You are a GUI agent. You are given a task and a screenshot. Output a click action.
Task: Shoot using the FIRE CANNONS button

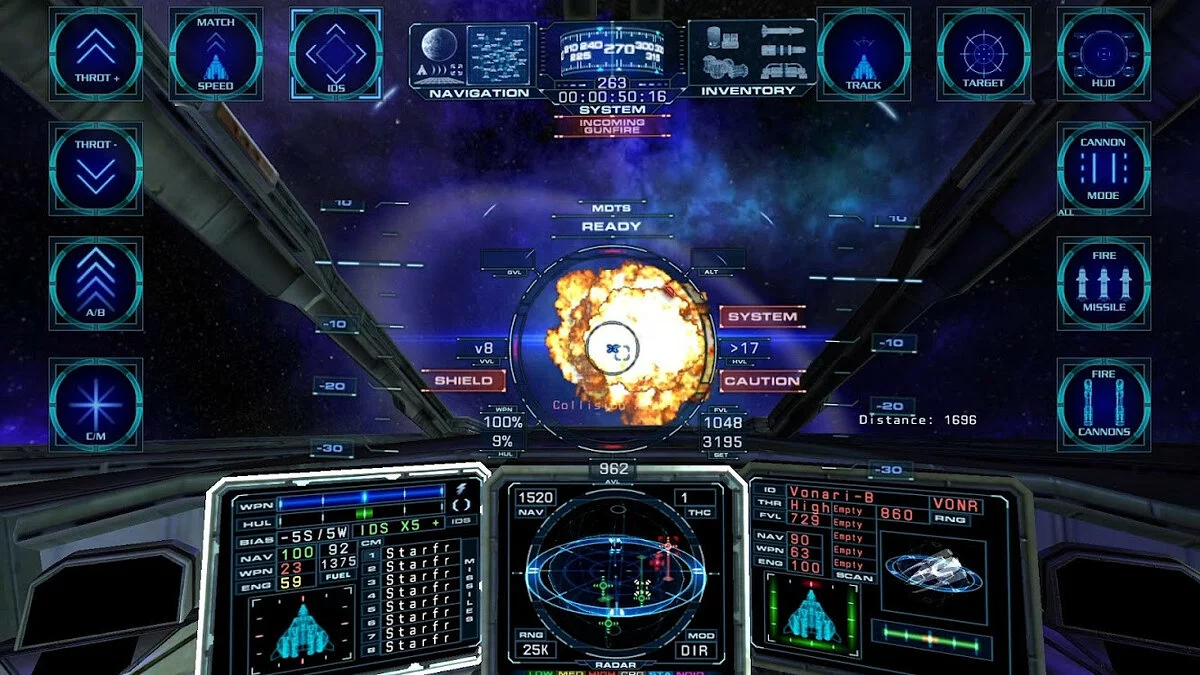coord(1103,404)
